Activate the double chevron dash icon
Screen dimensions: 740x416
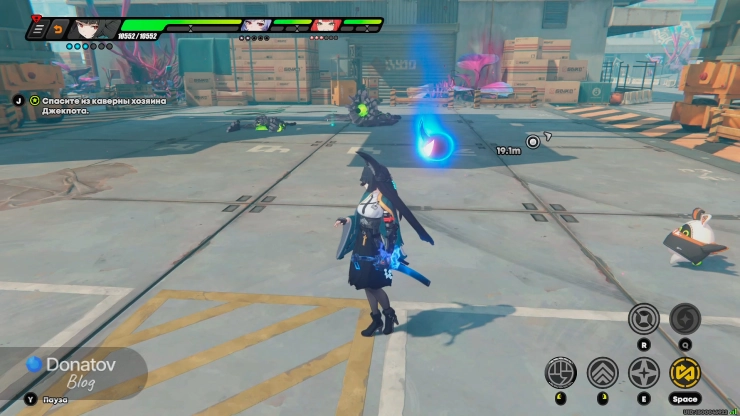[602, 372]
